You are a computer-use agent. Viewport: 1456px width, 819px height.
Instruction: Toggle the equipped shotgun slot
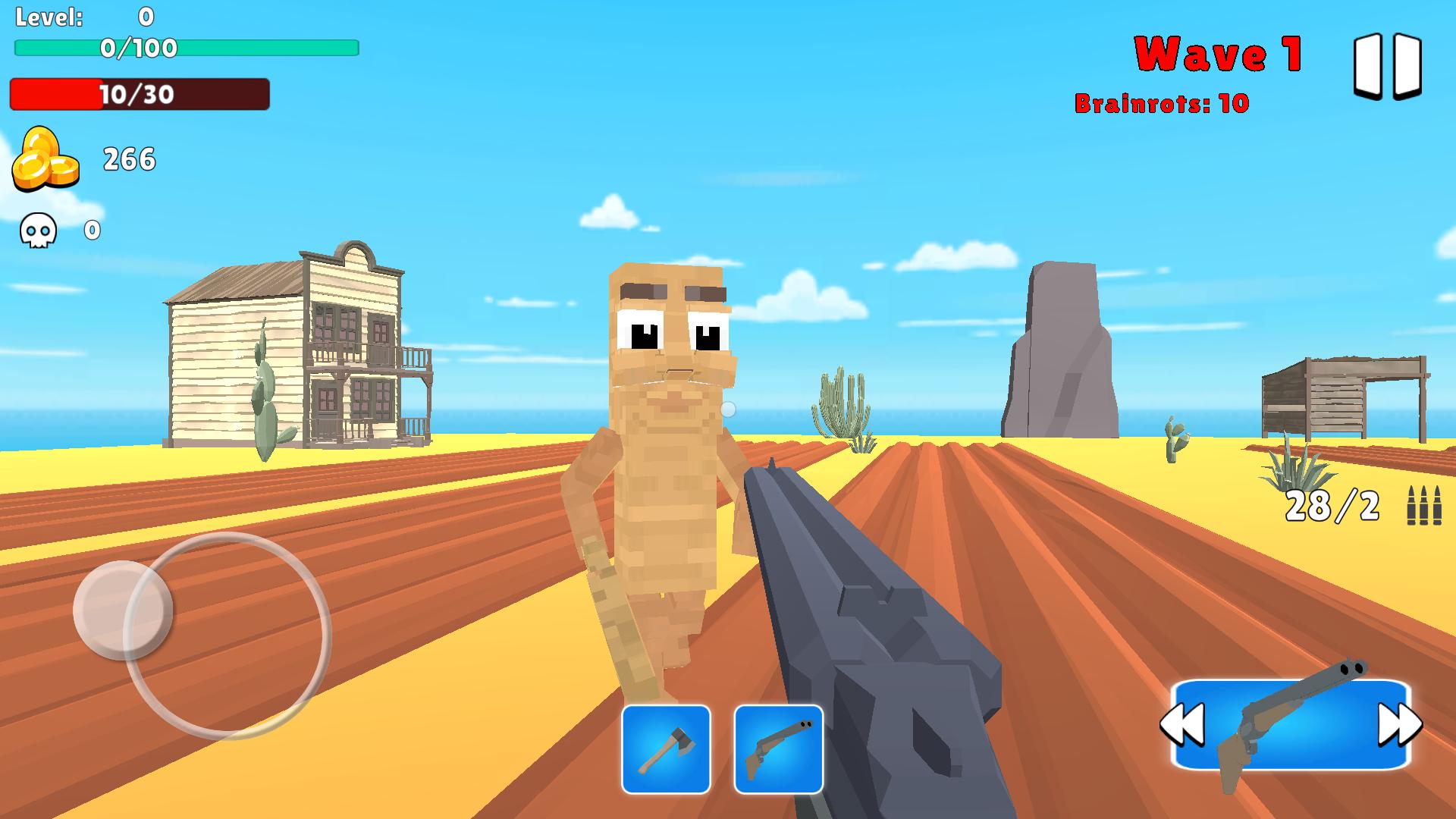(777, 747)
